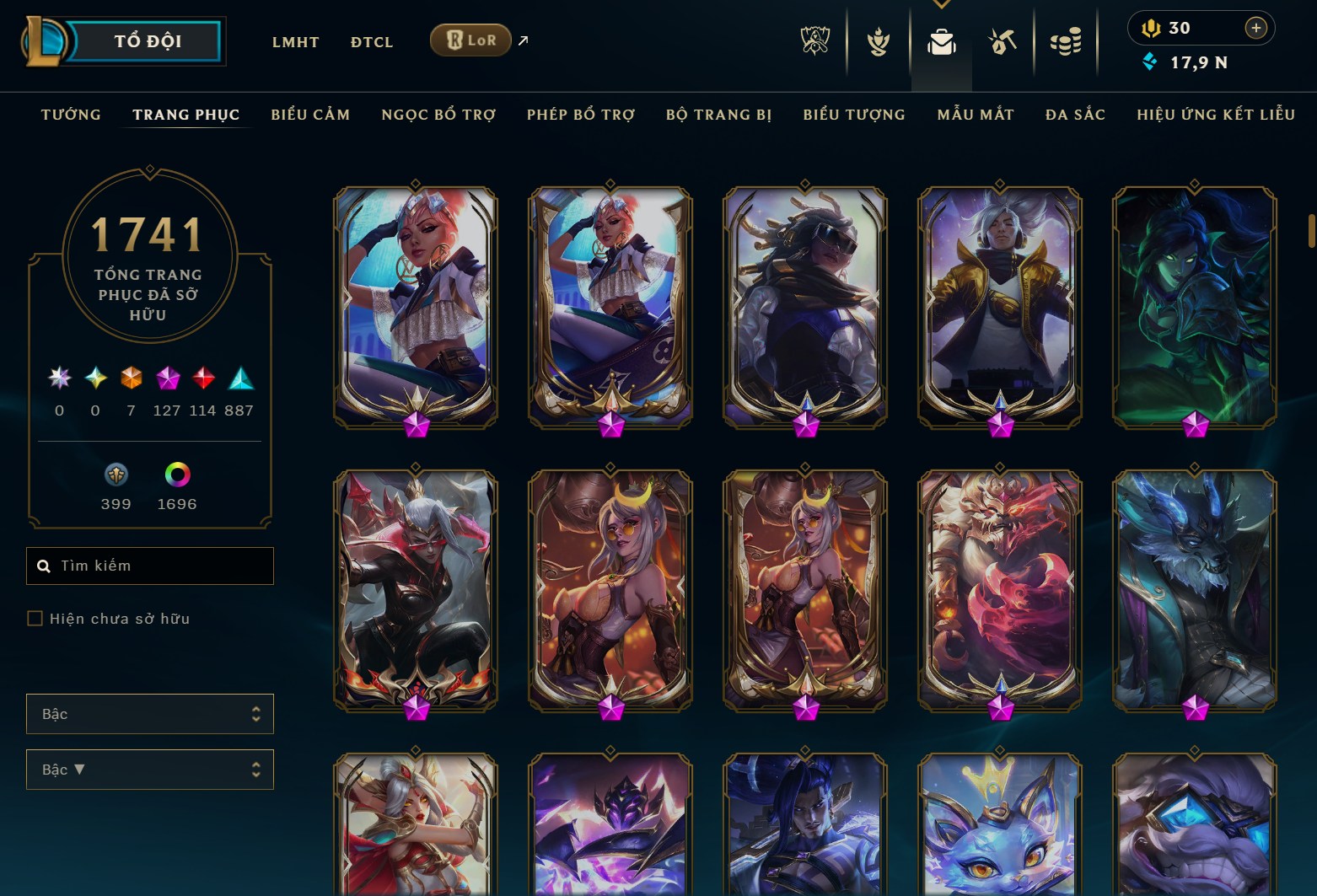Open the Collection backpack icon
Image resolution: width=1317 pixels, height=896 pixels.
coord(942,42)
